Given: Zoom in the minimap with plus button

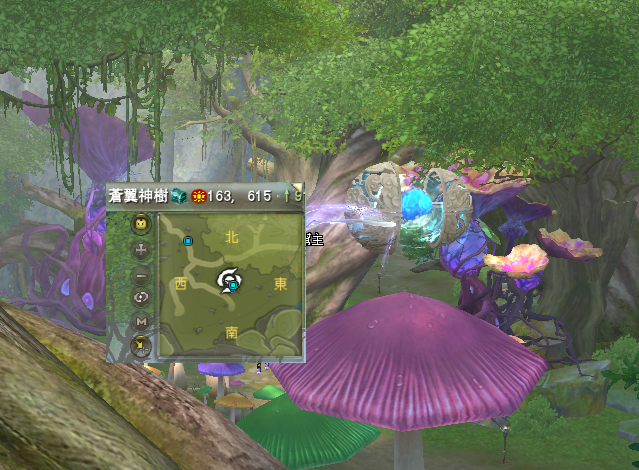Looking at the screenshot, I should click(141, 248).
